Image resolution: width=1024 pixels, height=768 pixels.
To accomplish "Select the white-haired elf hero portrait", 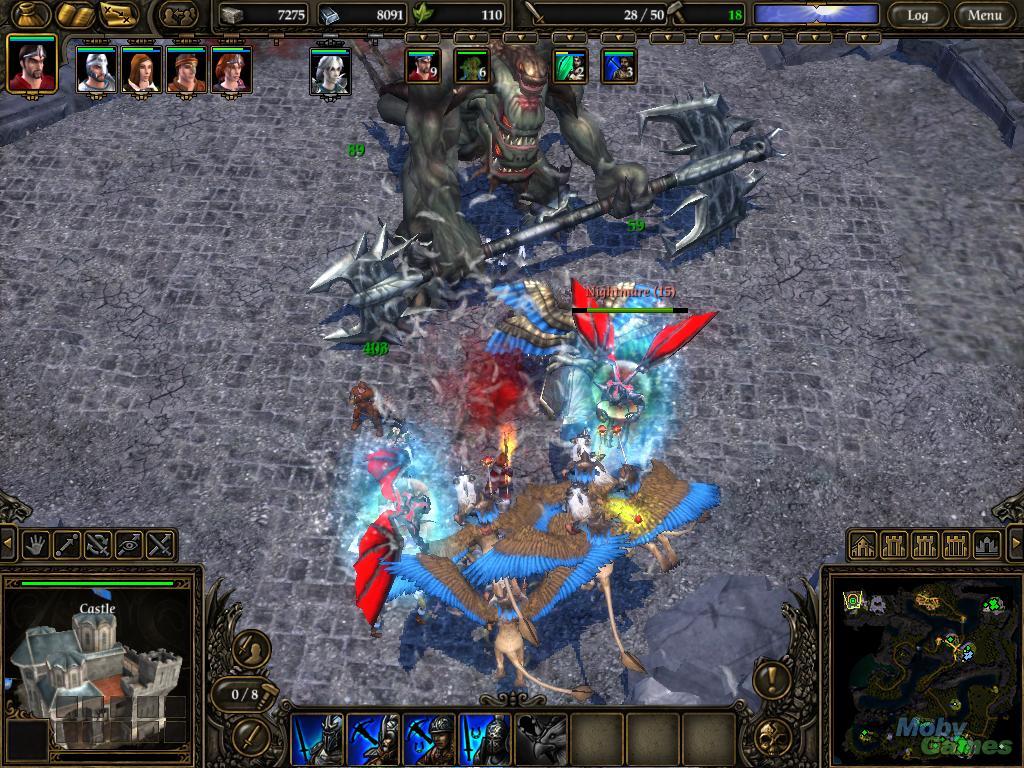I will (x=329, y=71).
